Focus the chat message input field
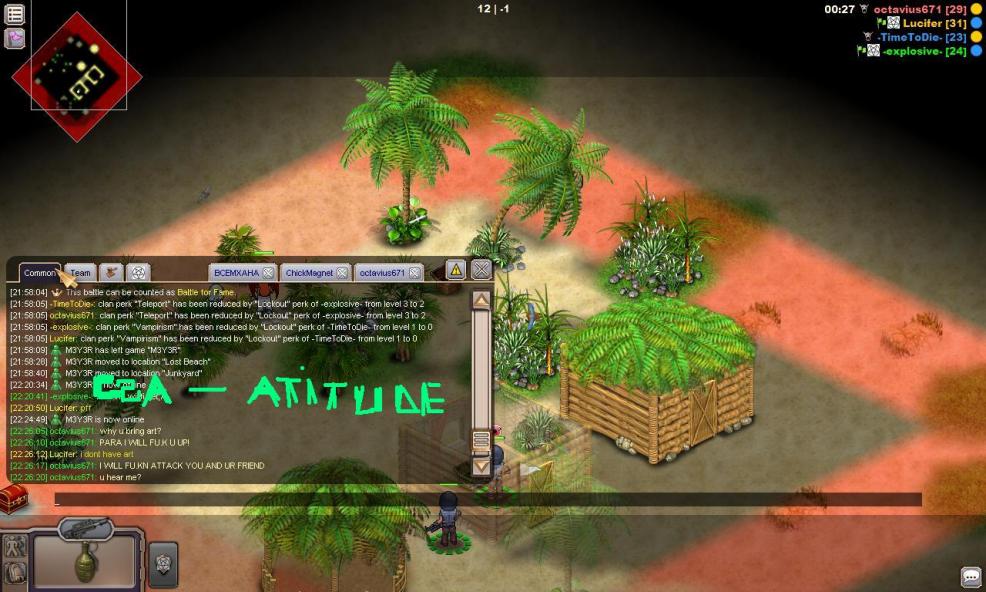986x592 pixels. tap(480, 499)
